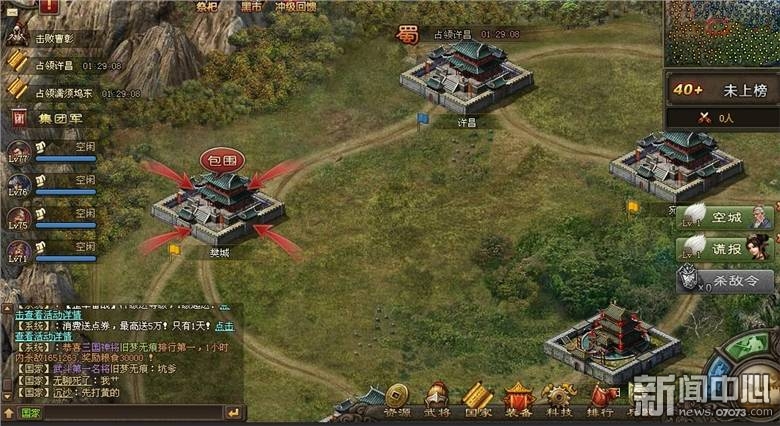Send chat with the enter arrow button
This screenshot has width=780, height=426.
(233, 412)
